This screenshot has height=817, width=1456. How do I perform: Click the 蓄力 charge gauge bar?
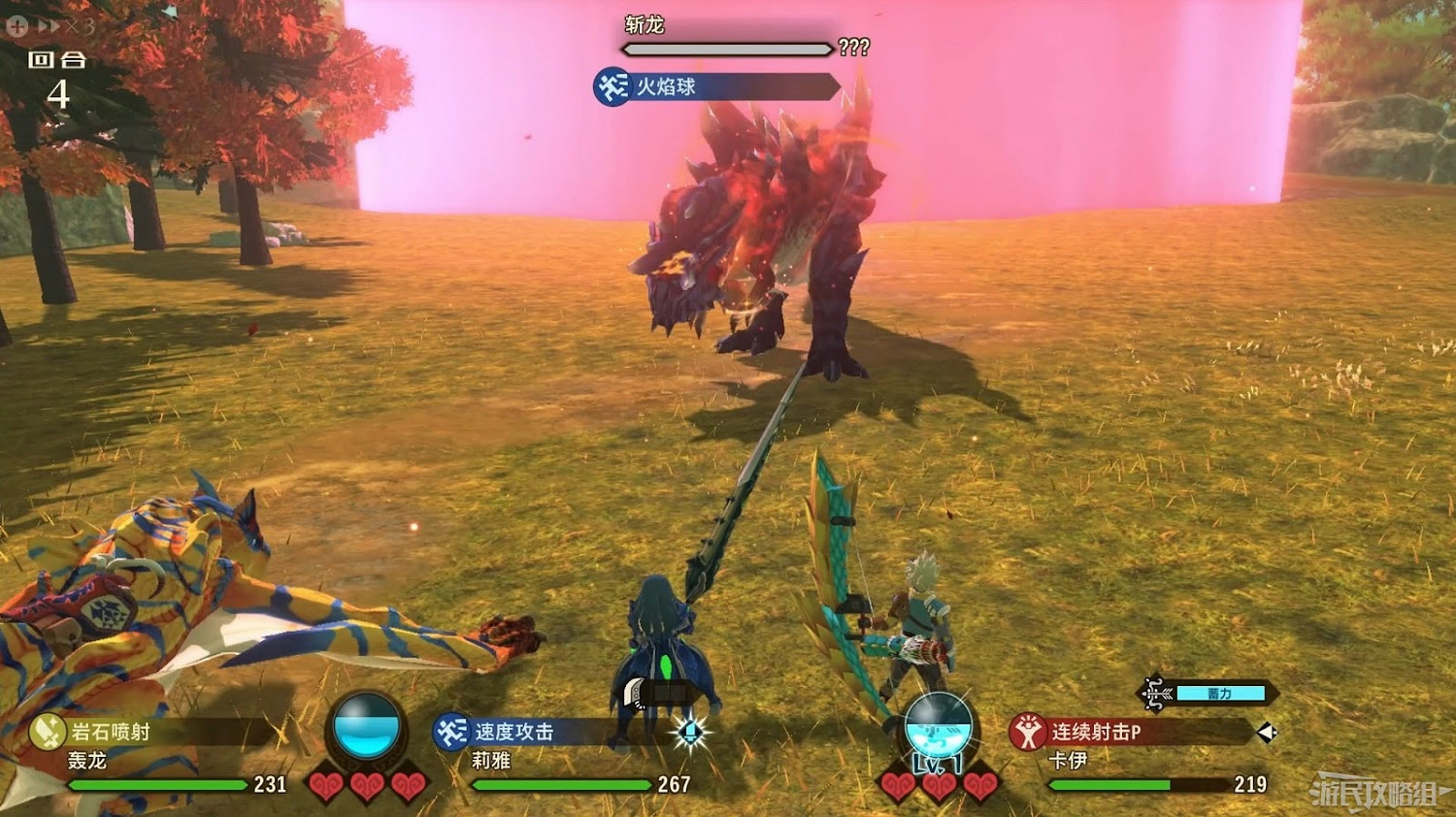coord(1220,694)
